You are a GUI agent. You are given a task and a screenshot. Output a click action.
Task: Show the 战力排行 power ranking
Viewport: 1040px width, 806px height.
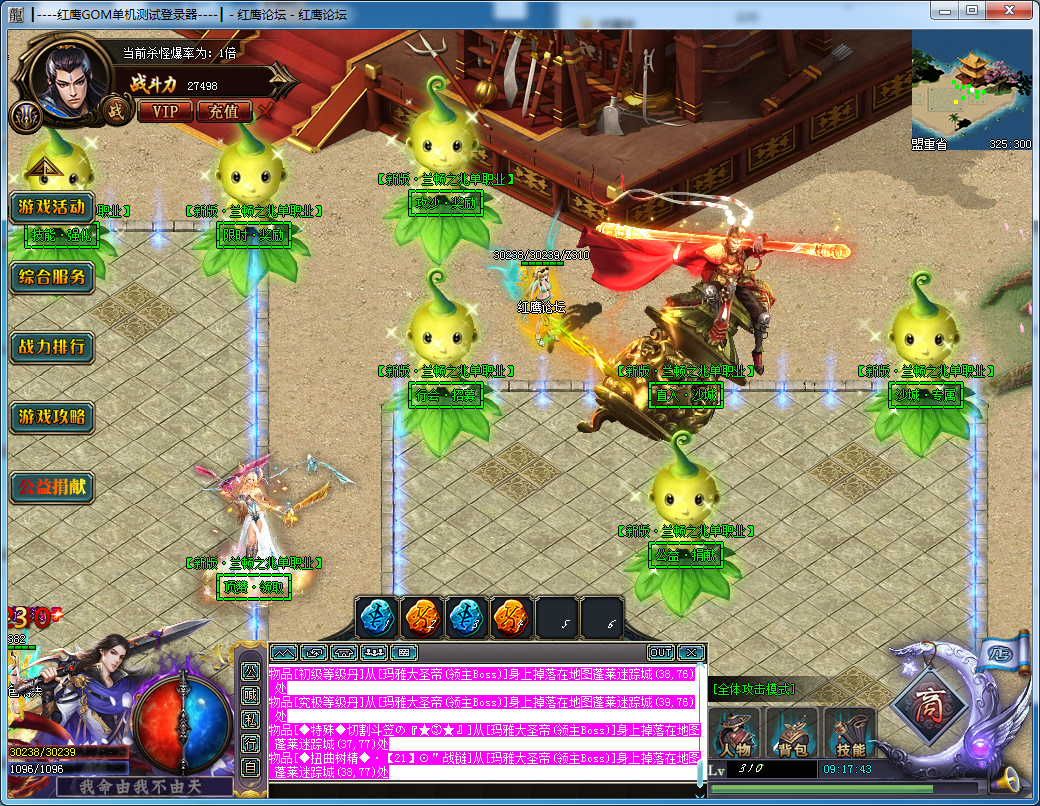[x=52, y=348]
